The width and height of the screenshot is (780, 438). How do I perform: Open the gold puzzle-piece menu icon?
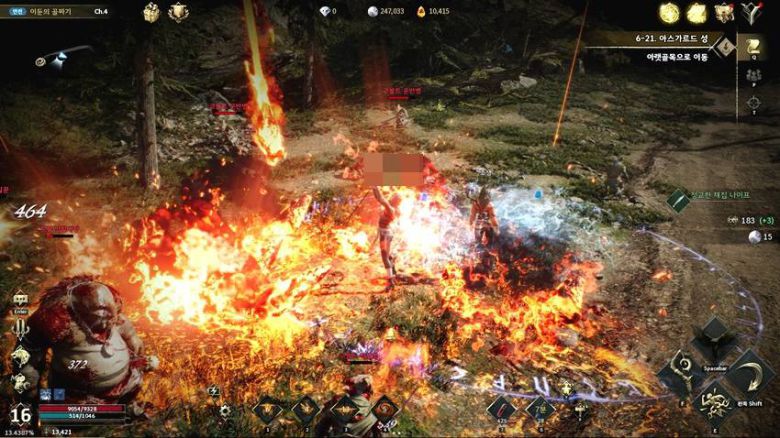tap(696, 12)
